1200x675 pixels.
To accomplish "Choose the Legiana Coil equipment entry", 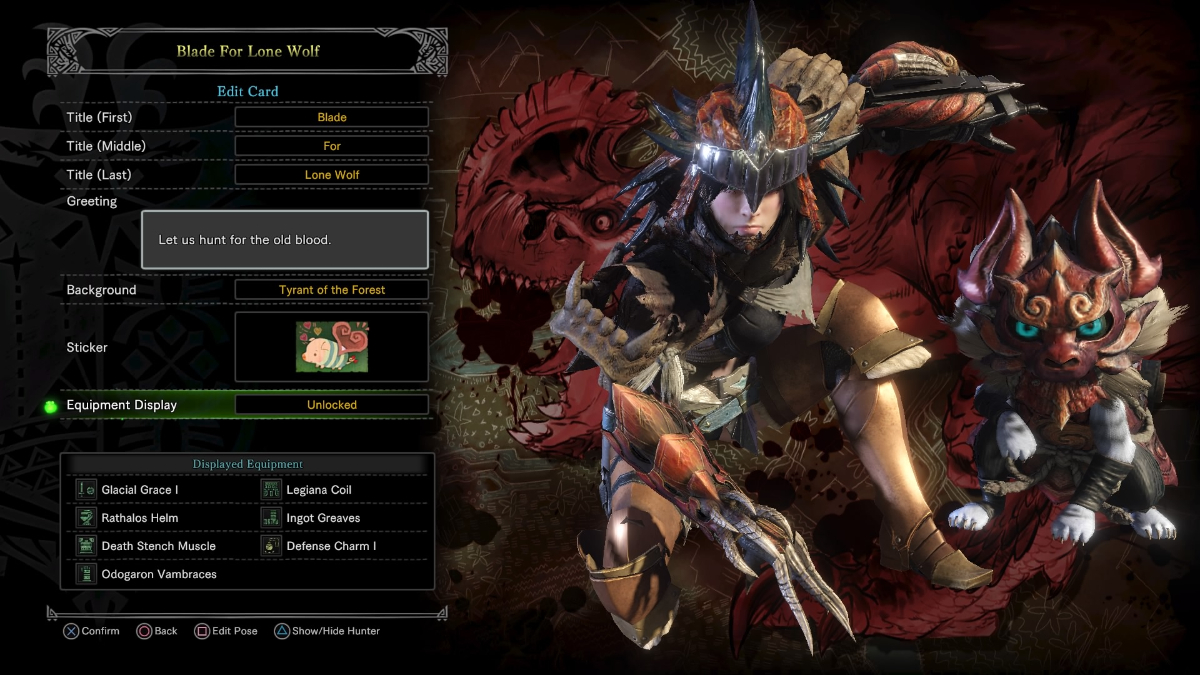I will pyautogui.click(x=318, y=490).
